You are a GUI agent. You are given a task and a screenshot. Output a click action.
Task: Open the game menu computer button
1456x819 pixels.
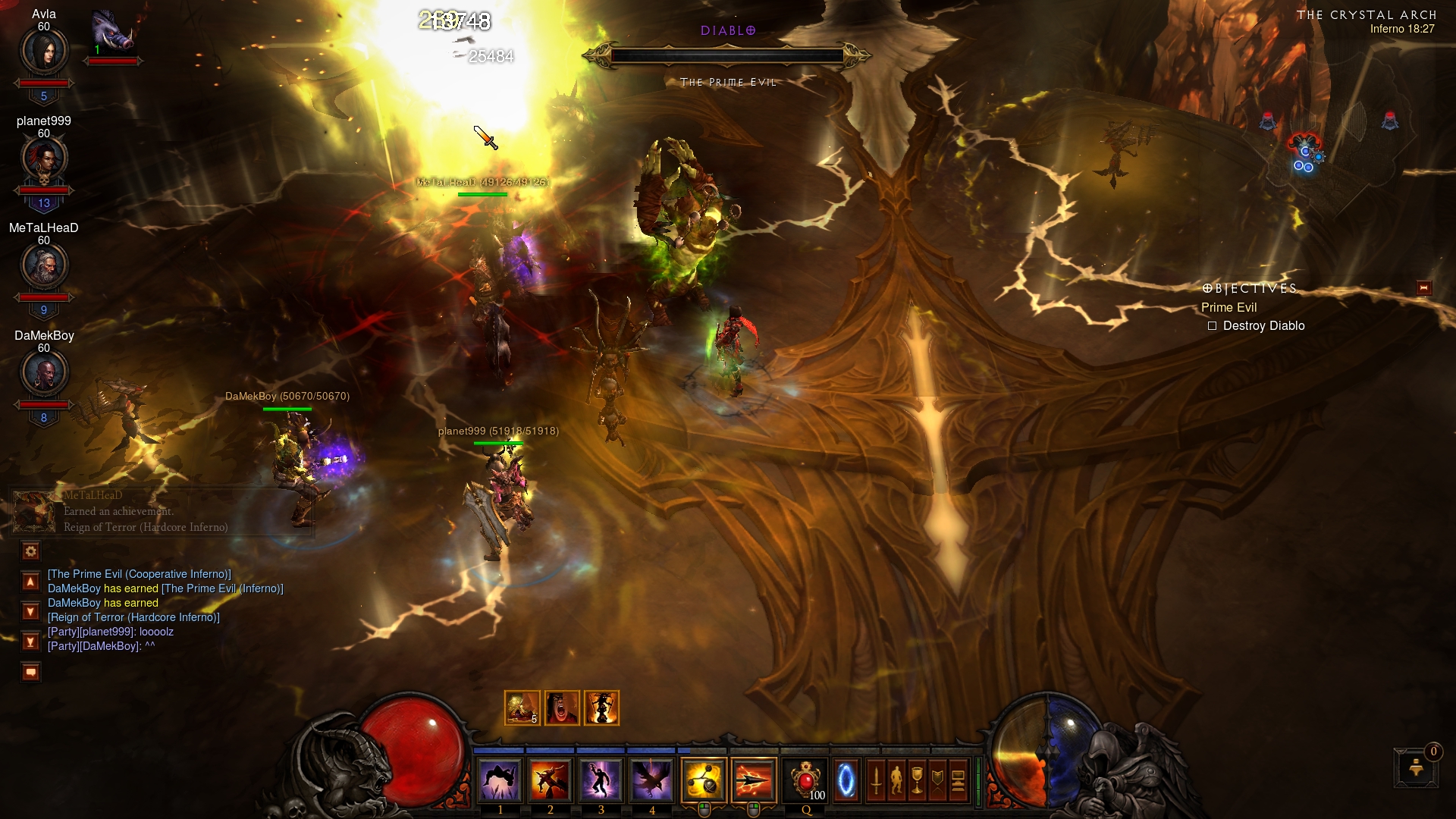959,780
